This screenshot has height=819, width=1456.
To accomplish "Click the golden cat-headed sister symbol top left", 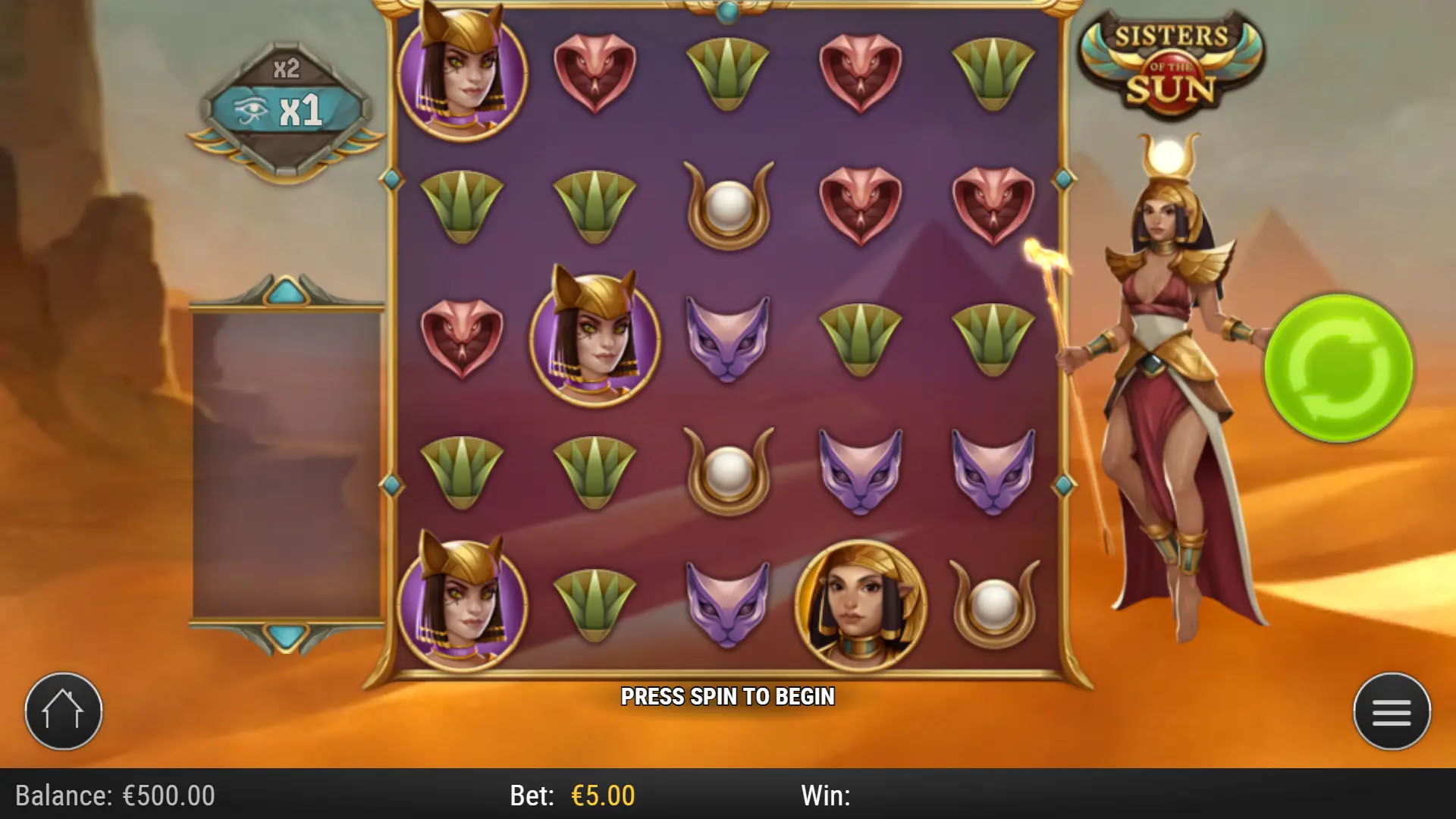I will coord(463,72).
